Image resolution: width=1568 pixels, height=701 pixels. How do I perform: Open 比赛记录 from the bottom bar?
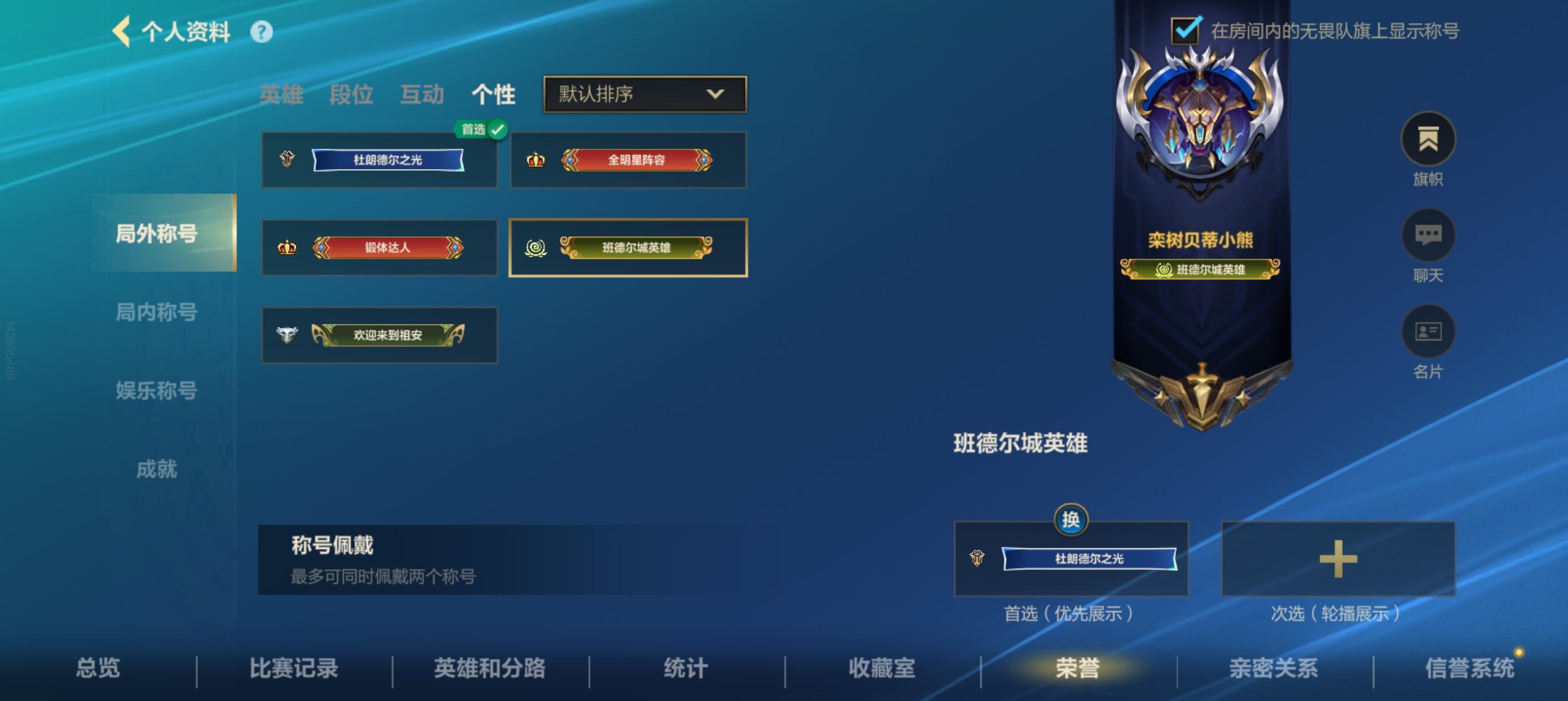point(295,667)
